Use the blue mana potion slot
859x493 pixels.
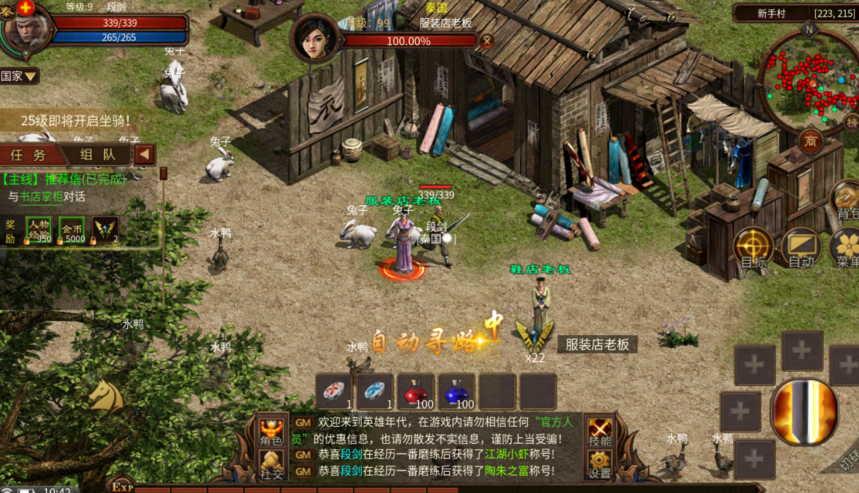456,391
